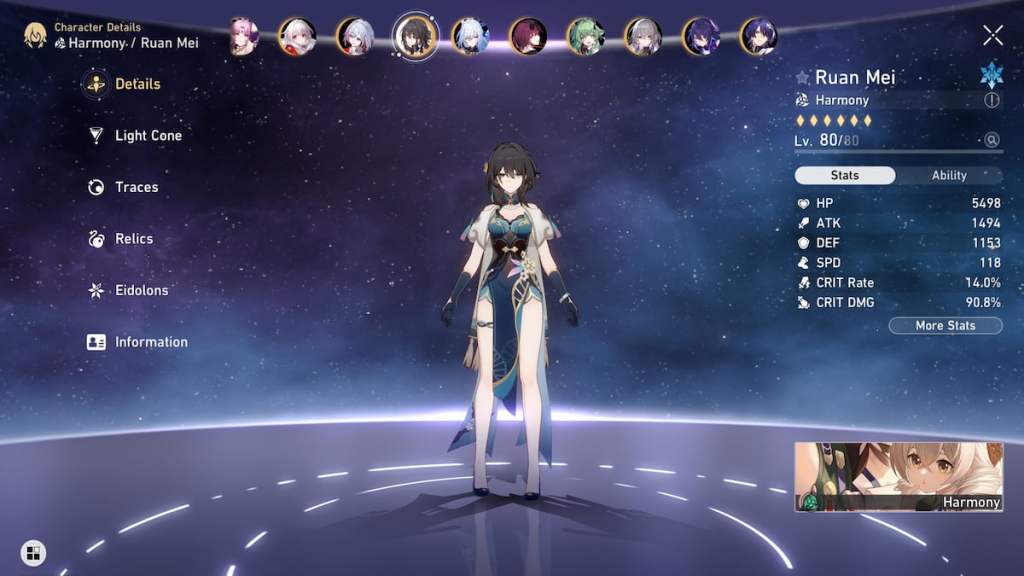This screenshot has width=1024, height=576.
Task: Show Ruan Mei's Traces
Action: [136, 187]
